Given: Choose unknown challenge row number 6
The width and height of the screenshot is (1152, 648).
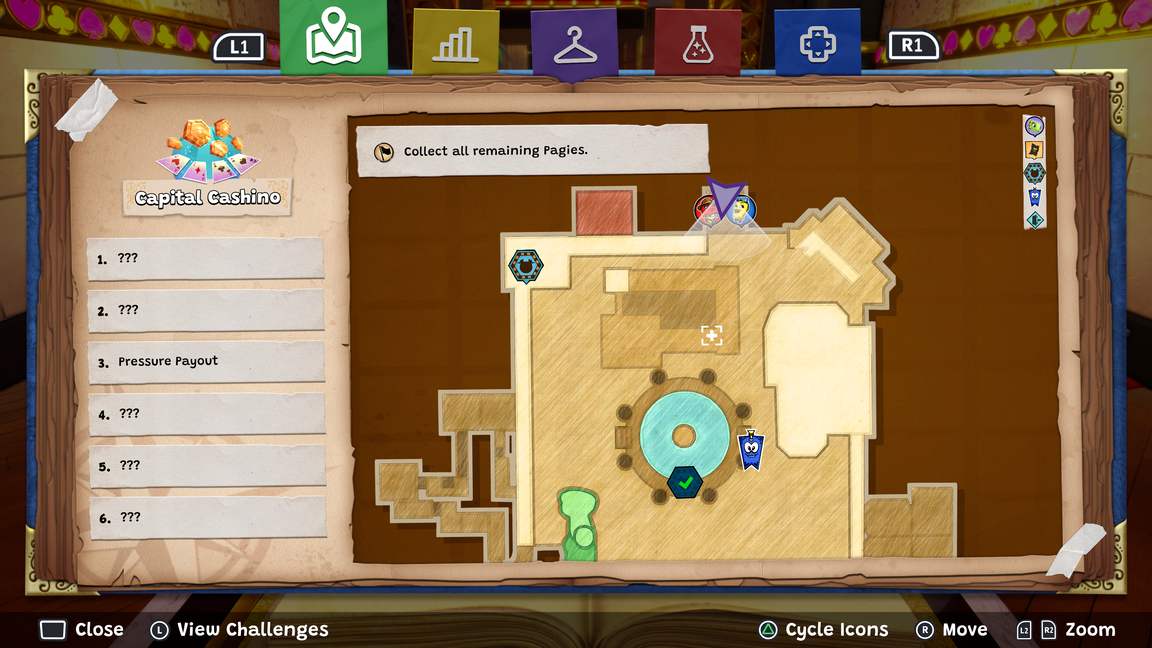Looking at the screenshot, I should (207, 517).
